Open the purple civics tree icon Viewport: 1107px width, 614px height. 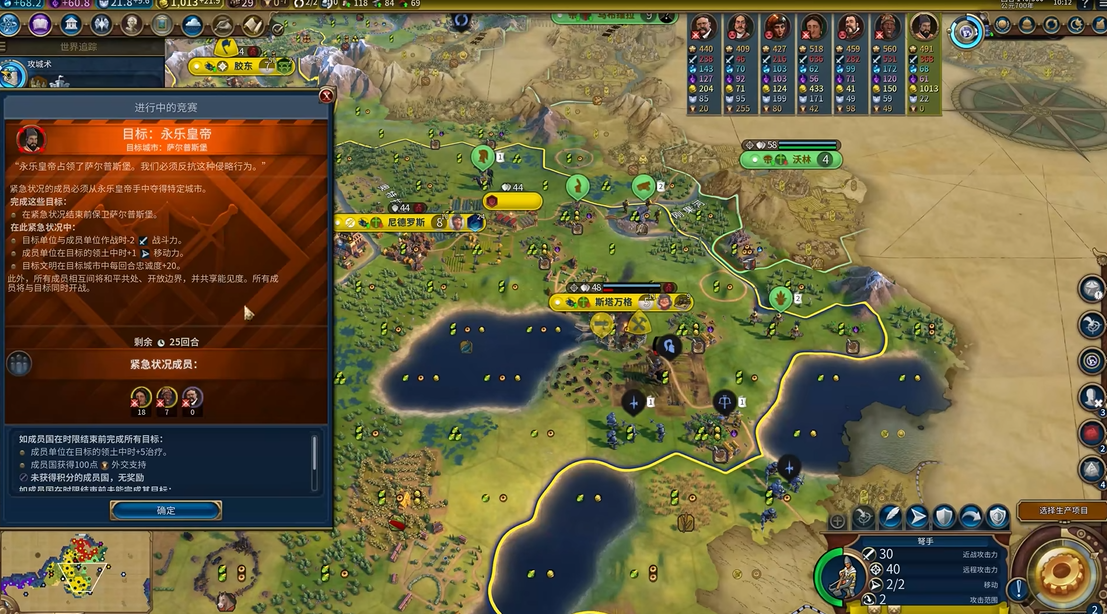[40, 25]
